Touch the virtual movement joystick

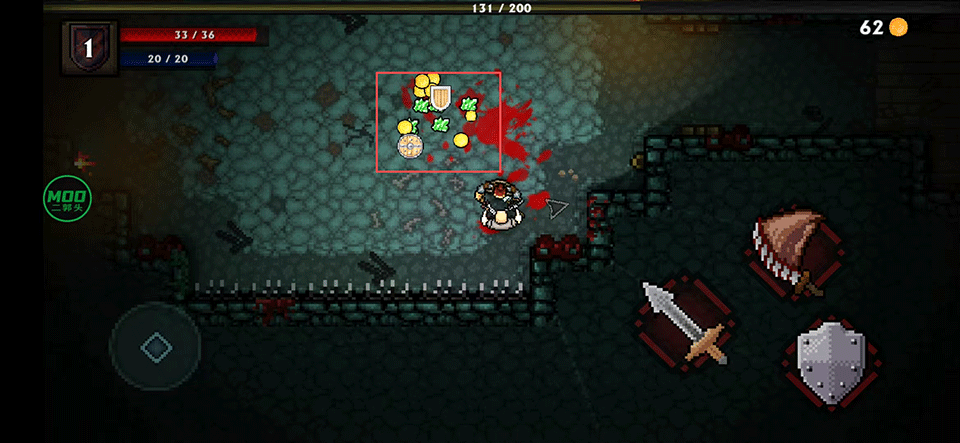[x=156, y=347]
